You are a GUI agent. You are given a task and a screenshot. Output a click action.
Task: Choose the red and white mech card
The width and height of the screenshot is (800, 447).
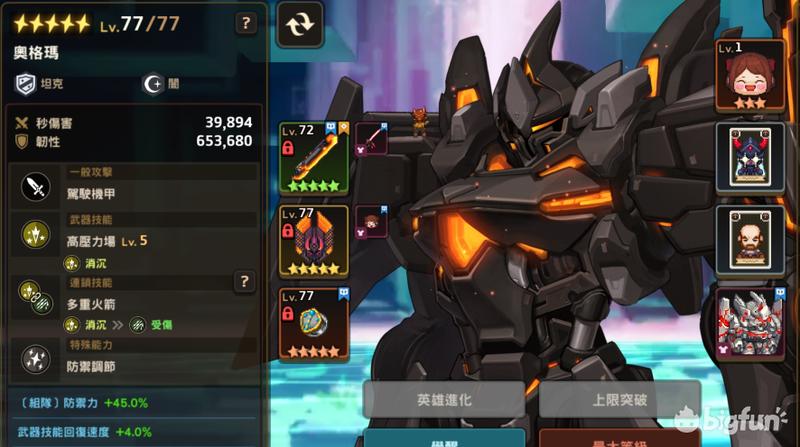(750, 320)
